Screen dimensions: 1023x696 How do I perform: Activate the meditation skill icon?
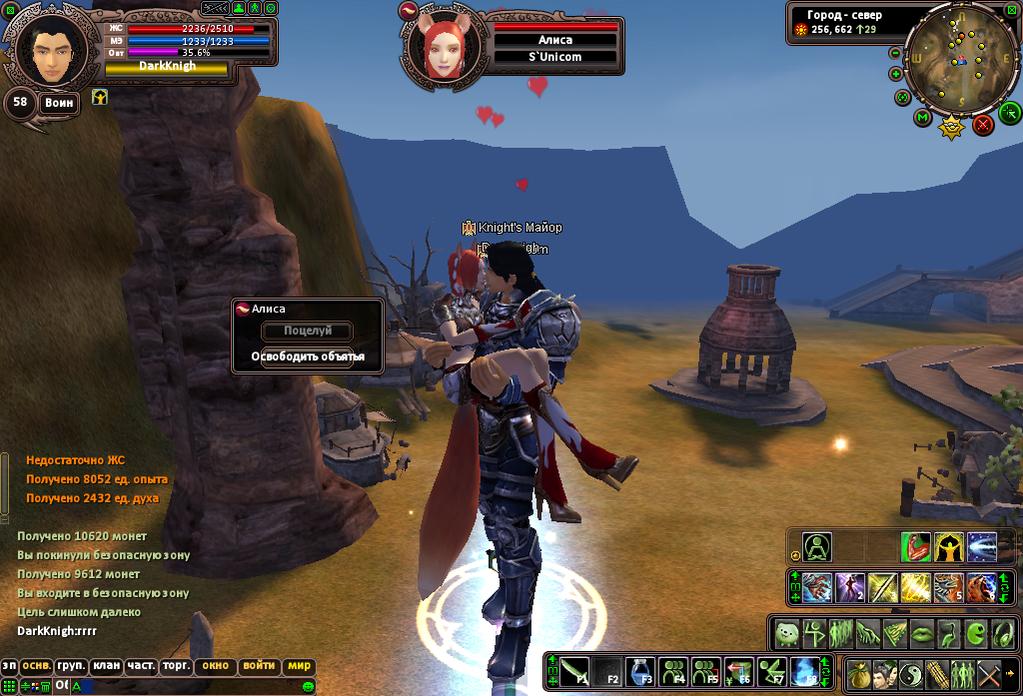817,547
